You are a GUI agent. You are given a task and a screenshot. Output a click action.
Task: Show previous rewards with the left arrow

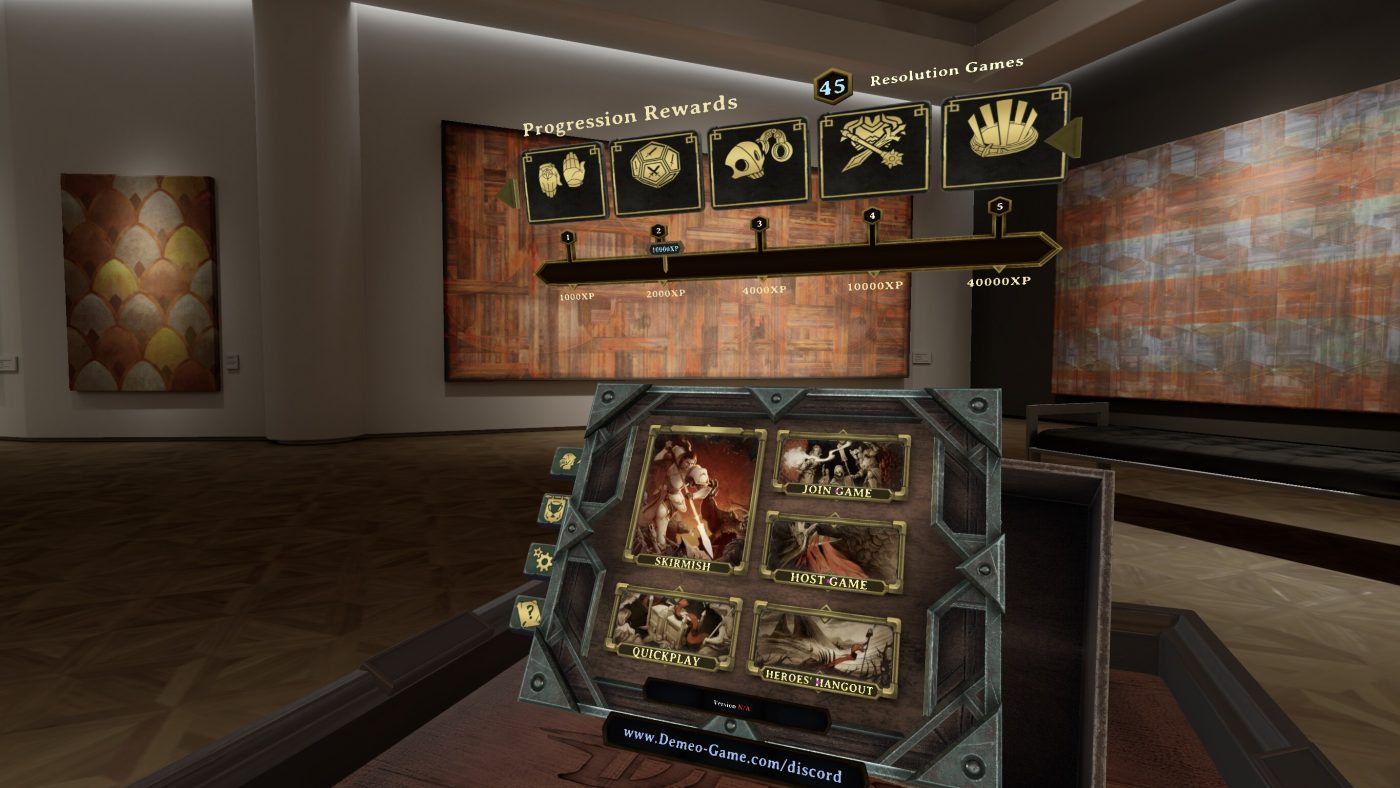[x=509, y=192]
